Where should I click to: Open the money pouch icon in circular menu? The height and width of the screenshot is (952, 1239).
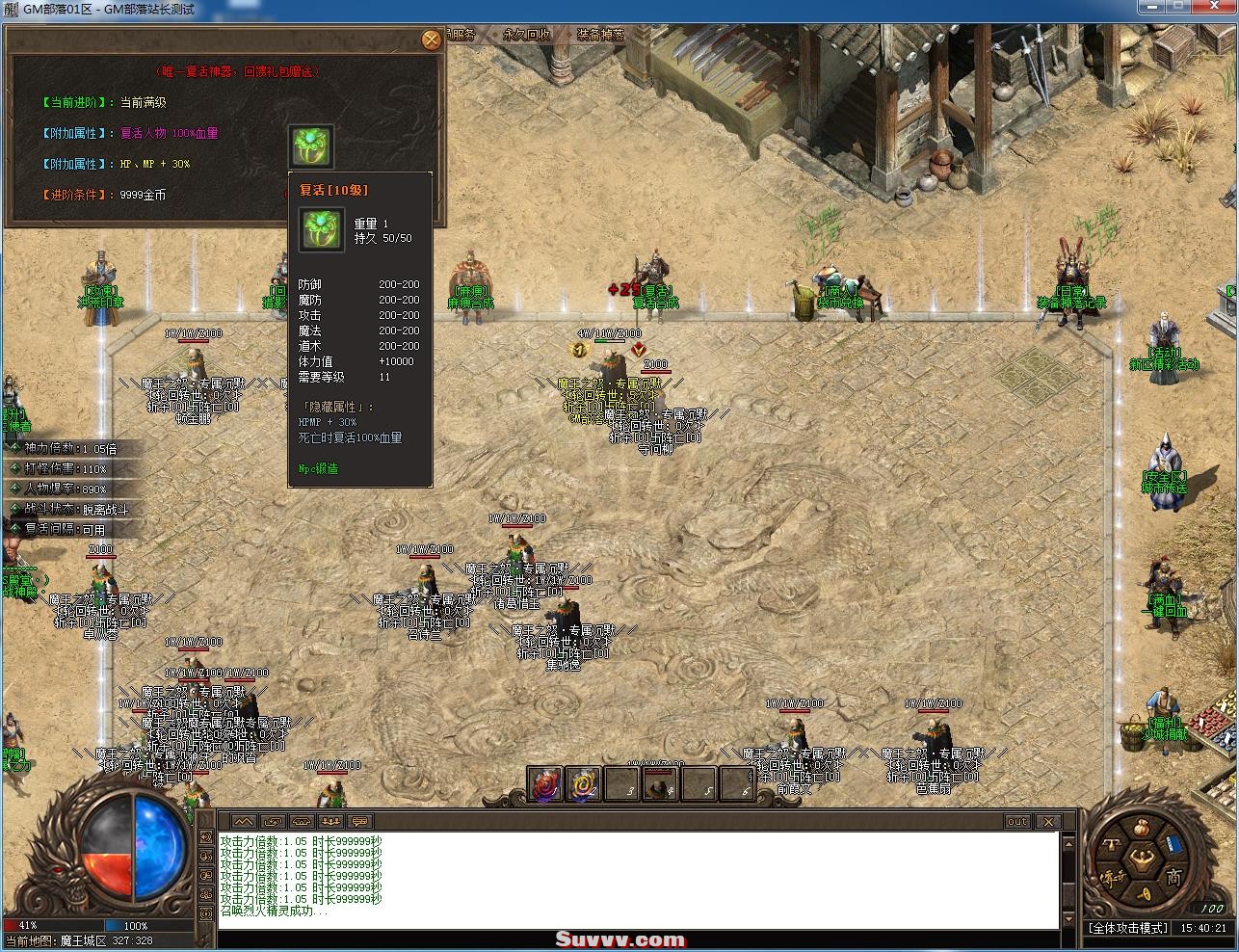coord(1142,828)
